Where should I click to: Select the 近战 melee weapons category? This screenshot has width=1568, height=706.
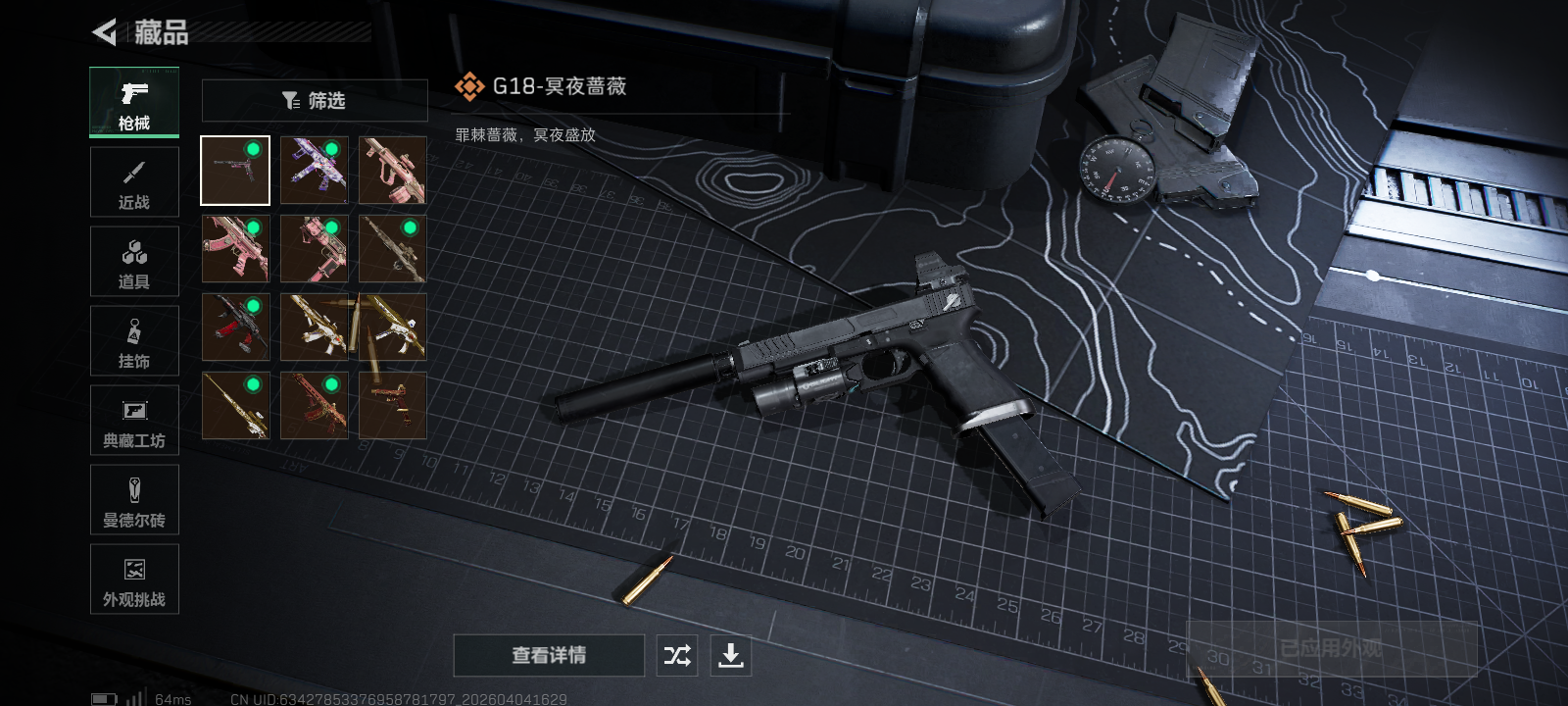(134, 181)
